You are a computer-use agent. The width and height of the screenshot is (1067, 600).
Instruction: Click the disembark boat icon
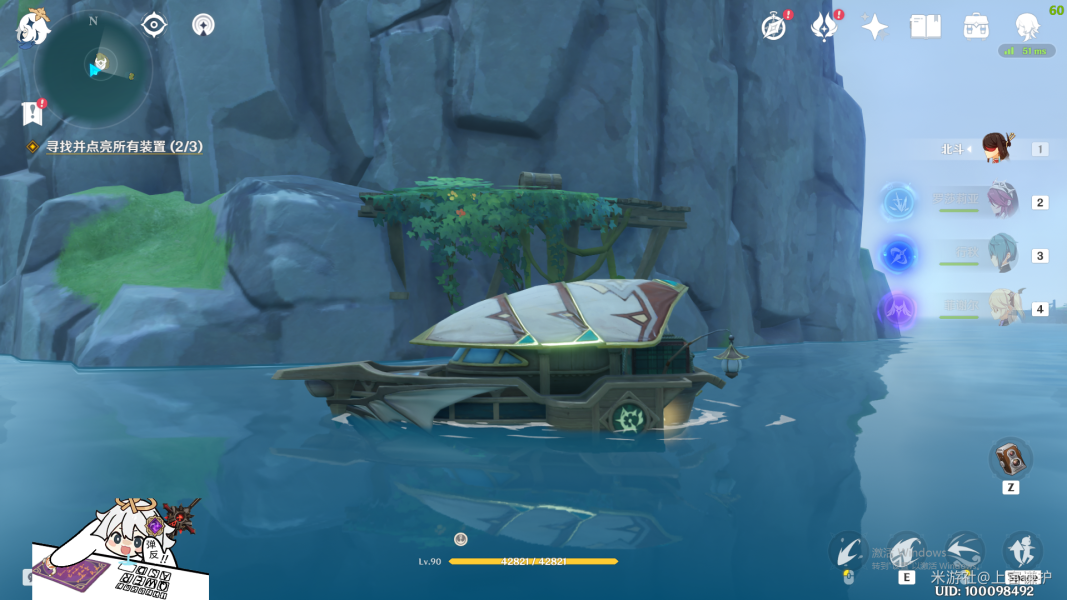(x=1022, y=551)
